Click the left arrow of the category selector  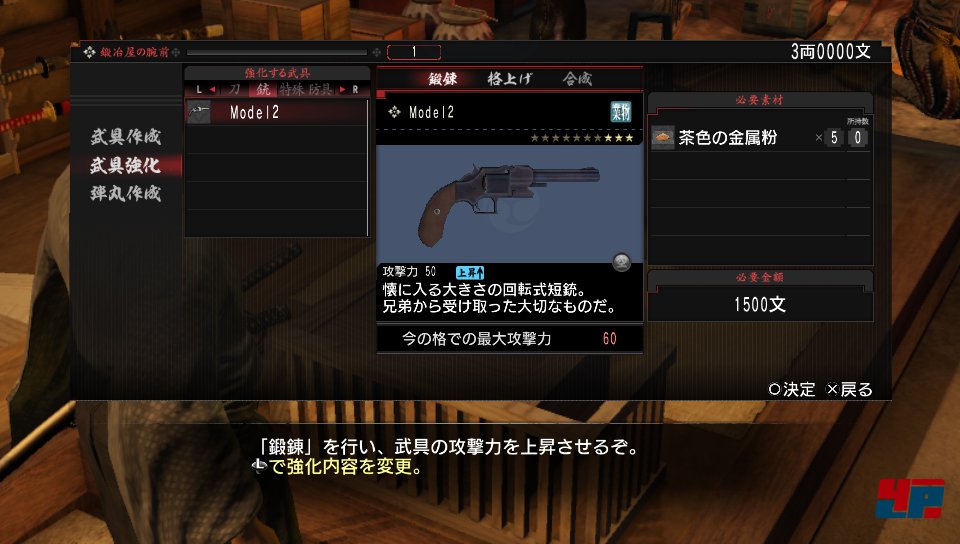coord(211,90)
